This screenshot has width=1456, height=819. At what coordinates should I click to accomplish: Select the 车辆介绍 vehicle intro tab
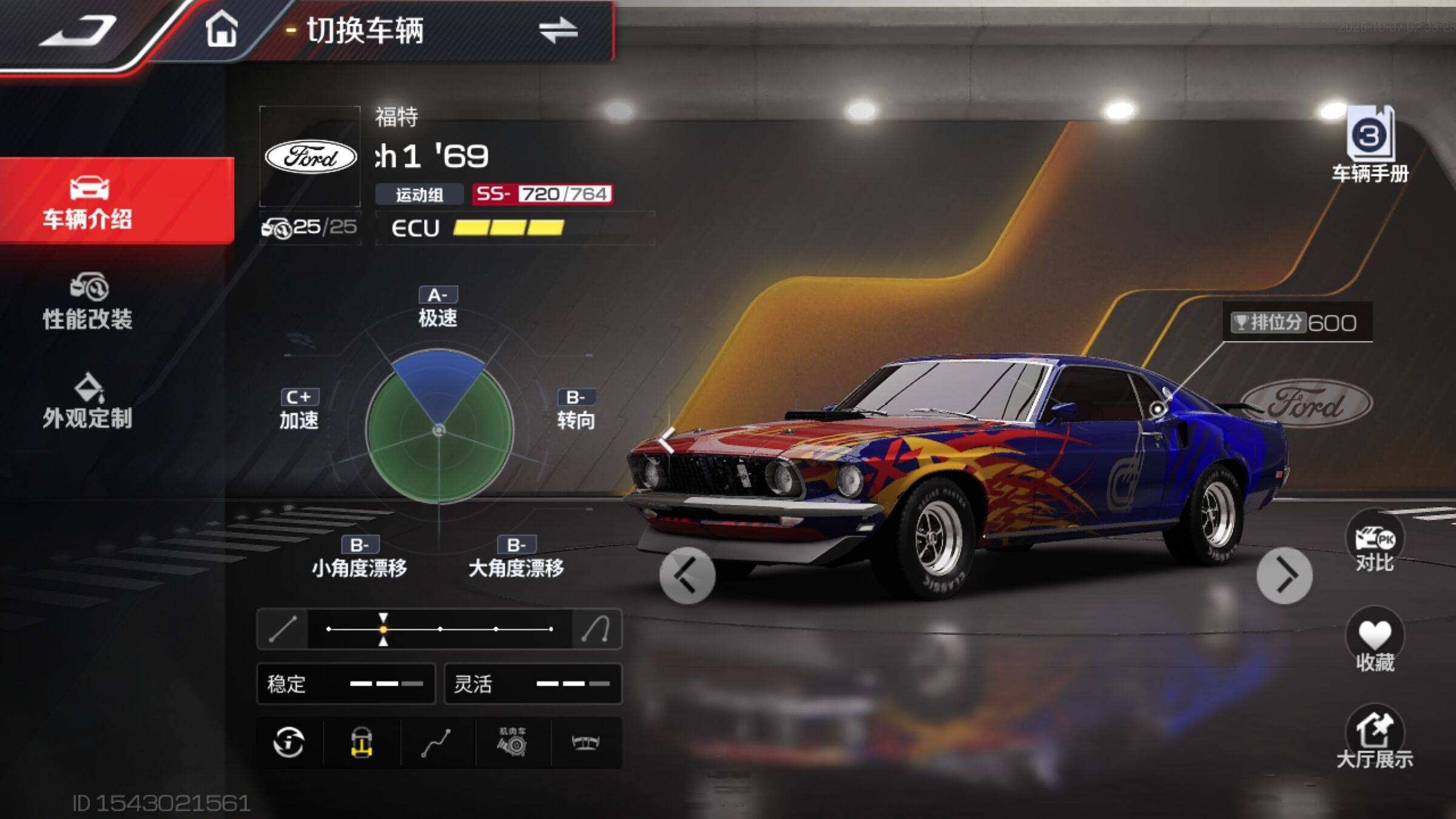(88, 201)
